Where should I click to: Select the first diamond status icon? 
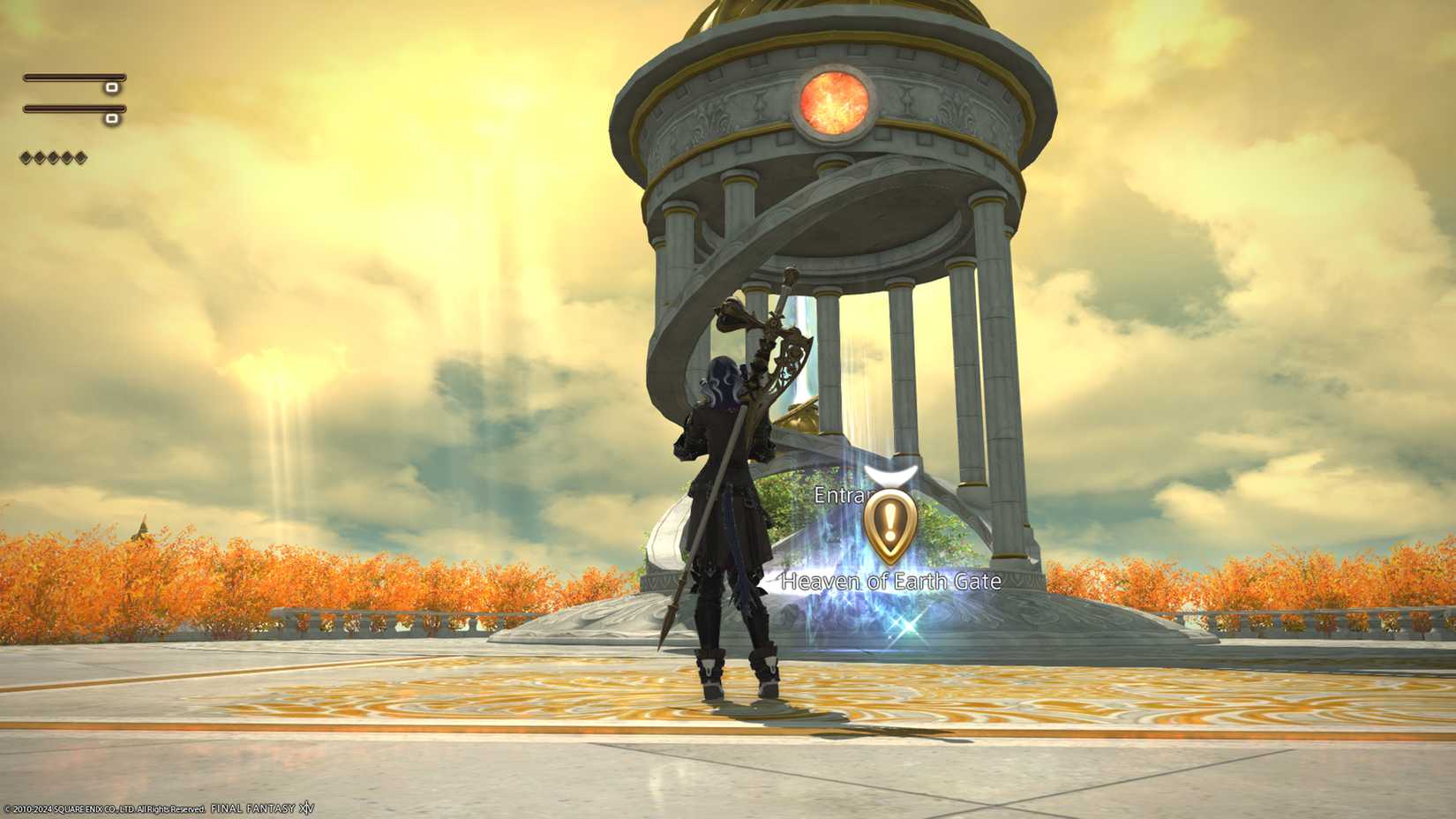click(x=25, y=156)
